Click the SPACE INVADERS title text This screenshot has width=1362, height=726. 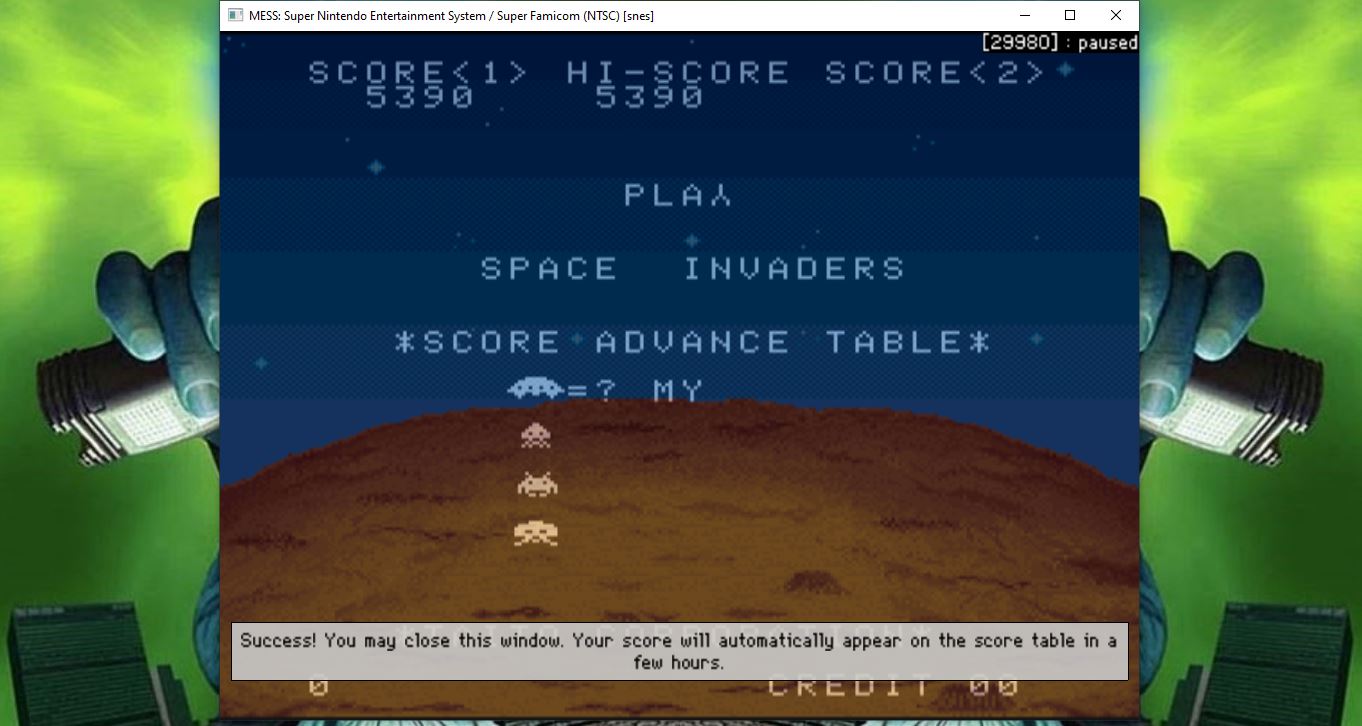692,267
